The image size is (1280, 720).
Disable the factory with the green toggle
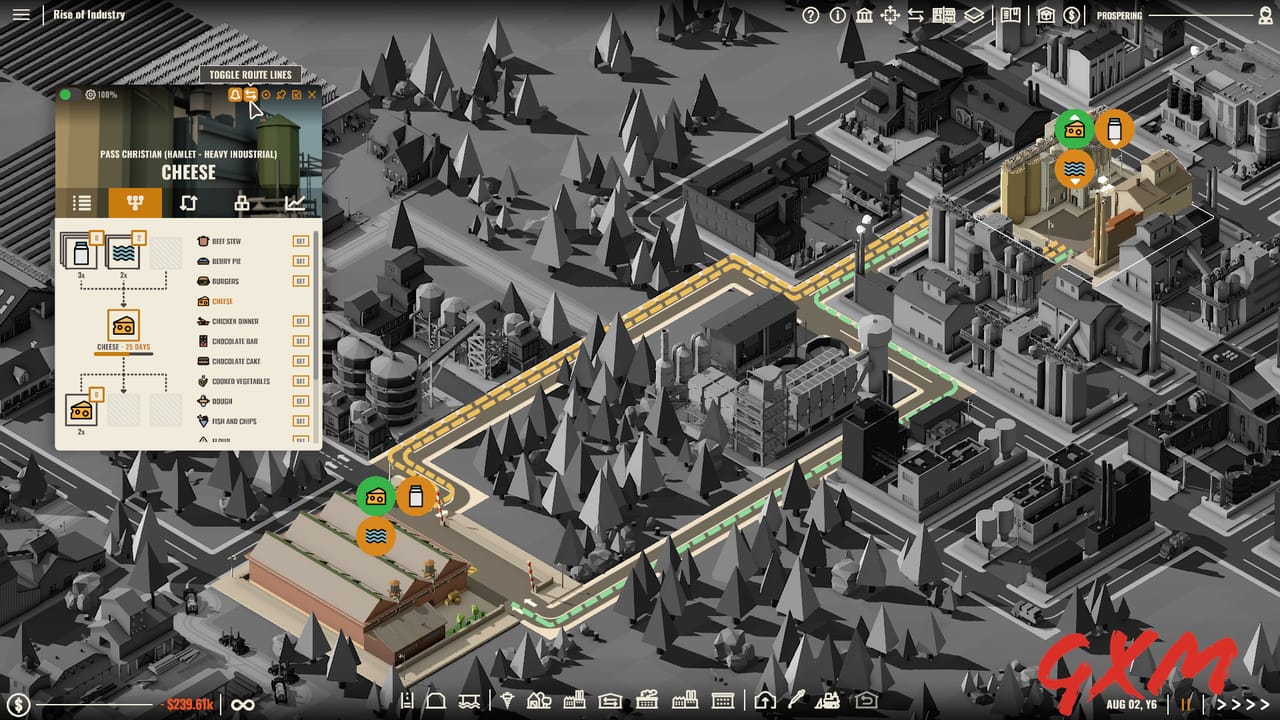click(x=64, y=94)
